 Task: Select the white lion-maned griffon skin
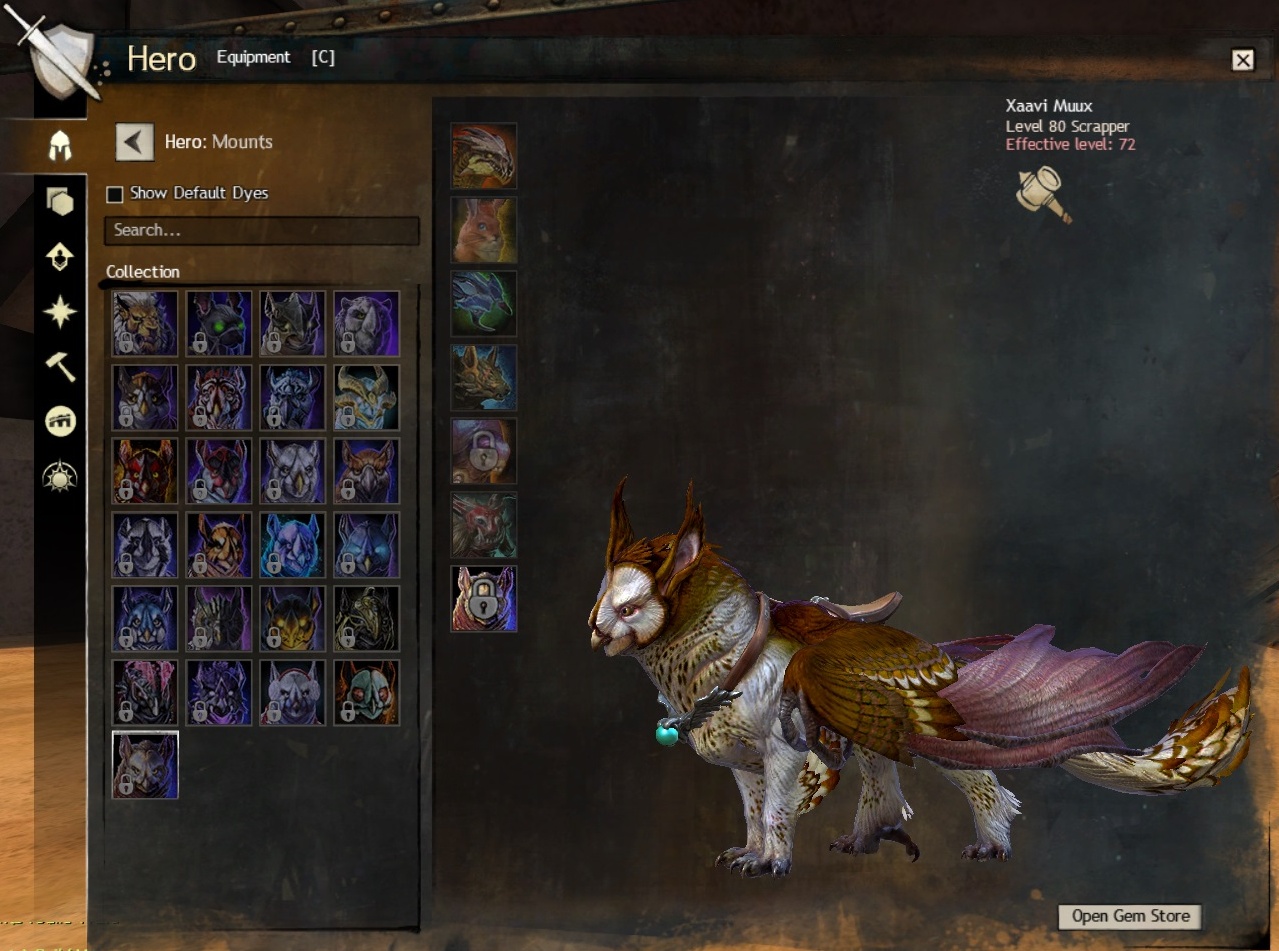coord(145,324)
